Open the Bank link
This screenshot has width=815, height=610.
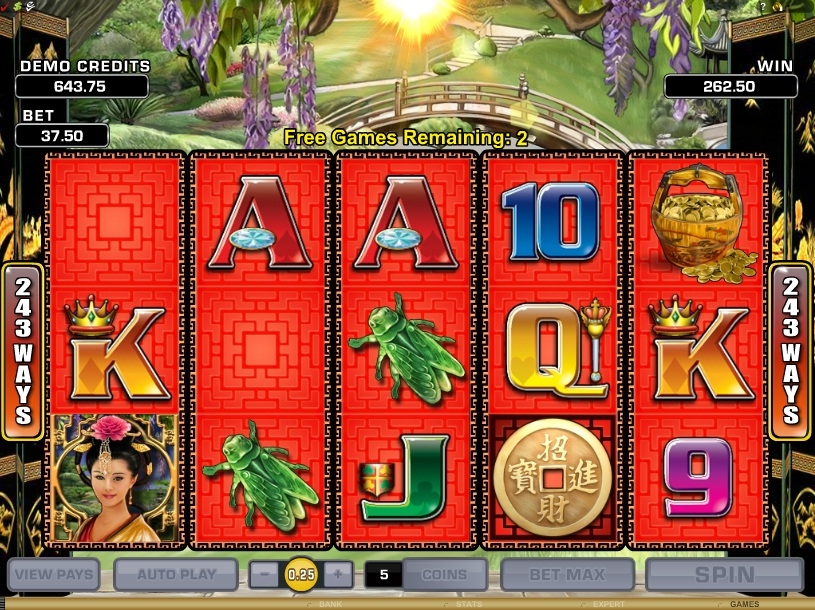[x=330, y=604]
